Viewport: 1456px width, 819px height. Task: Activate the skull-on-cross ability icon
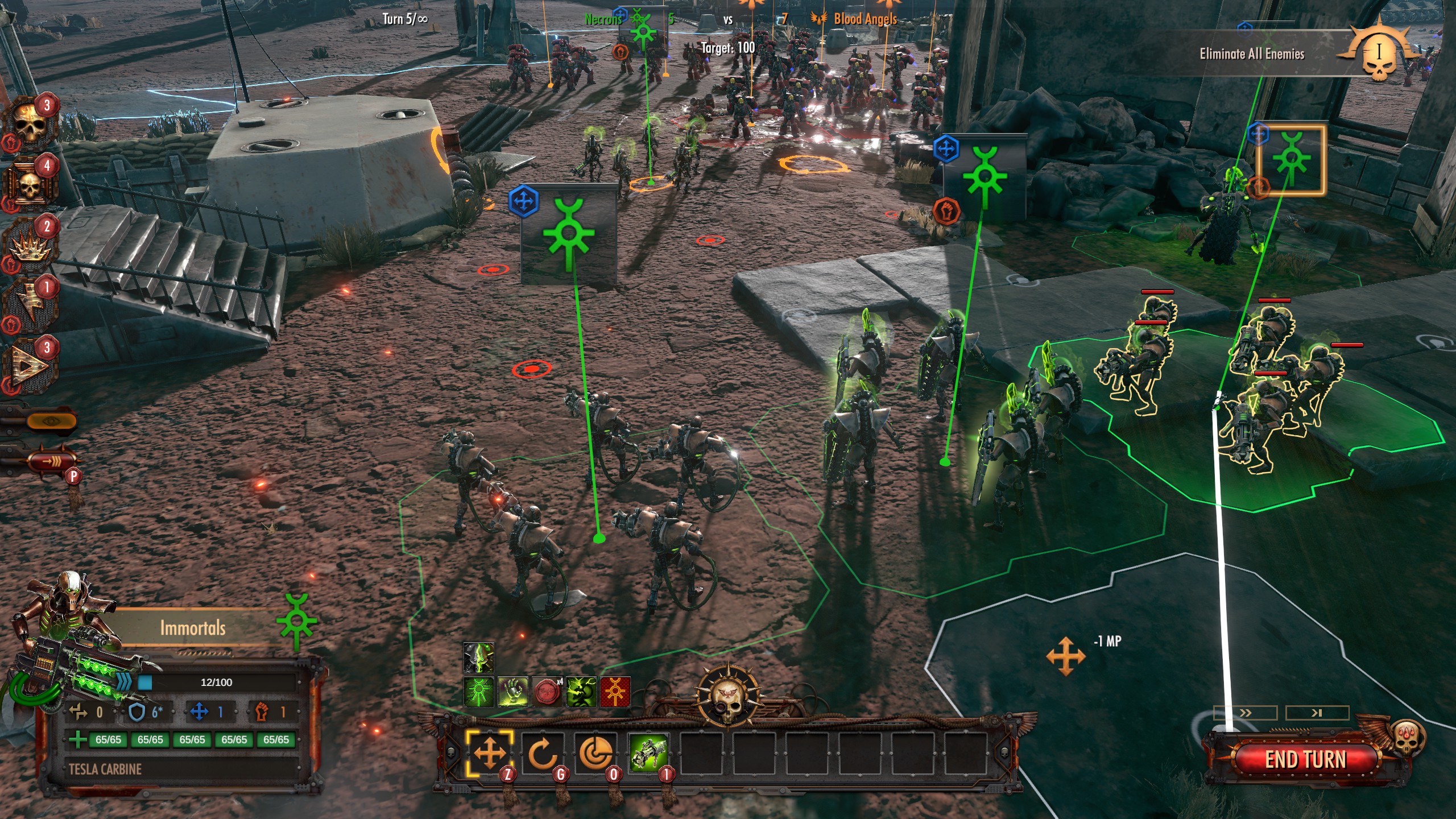tap(30, 183)
